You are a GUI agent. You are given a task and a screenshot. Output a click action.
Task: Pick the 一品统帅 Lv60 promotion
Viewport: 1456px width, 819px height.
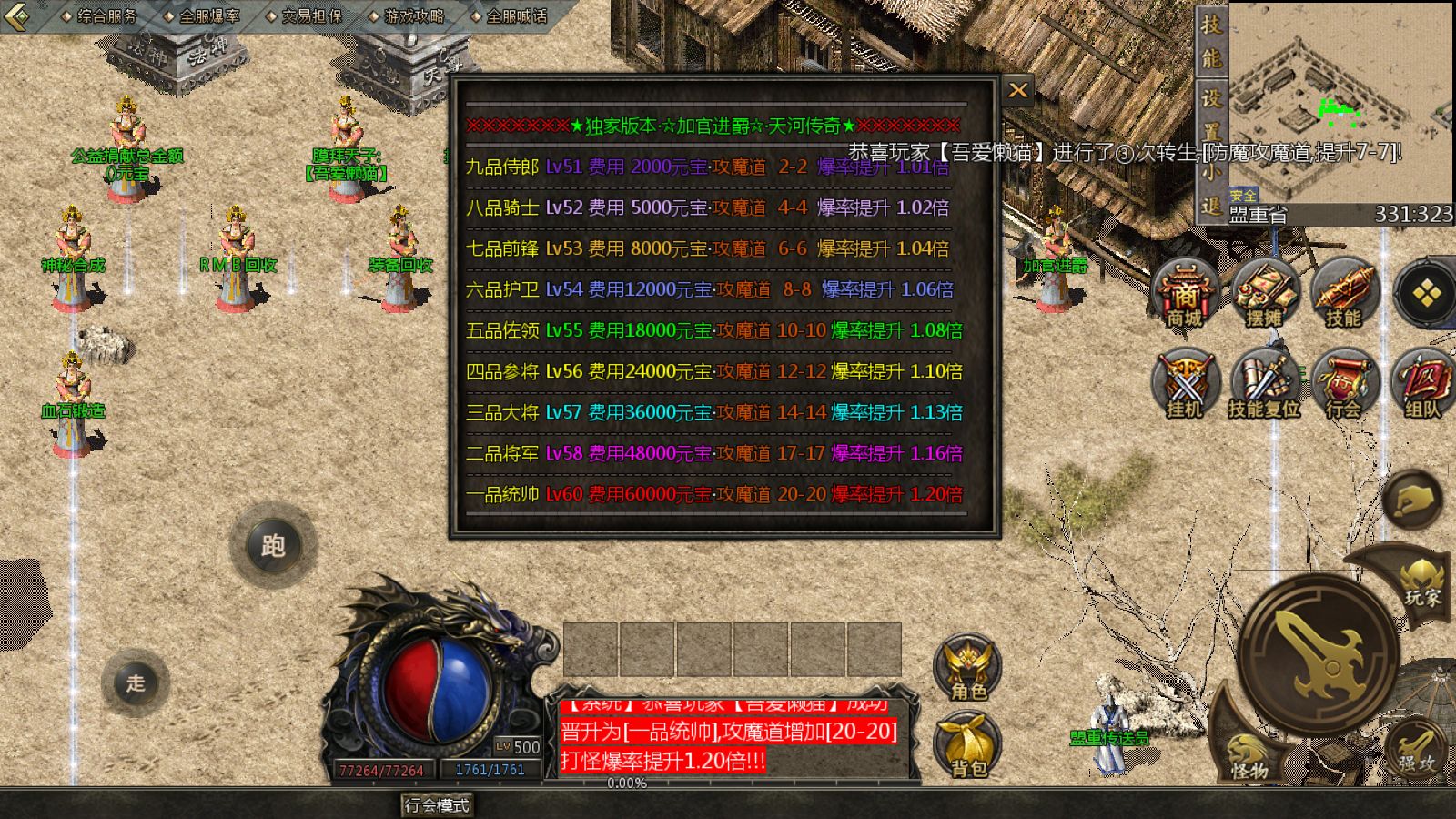(x=713, y=494)
